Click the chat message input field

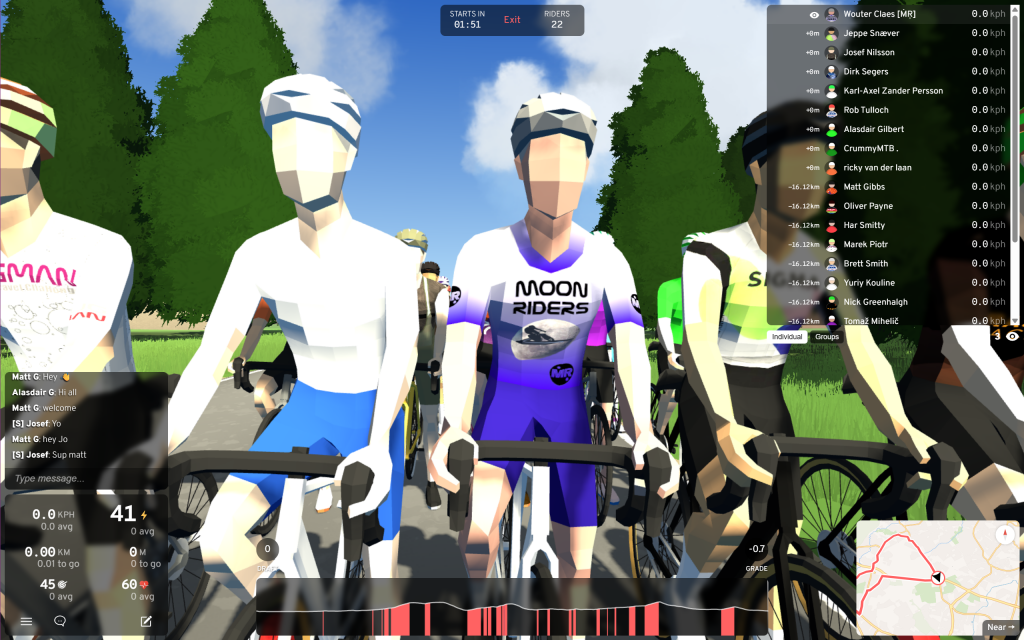85,478
